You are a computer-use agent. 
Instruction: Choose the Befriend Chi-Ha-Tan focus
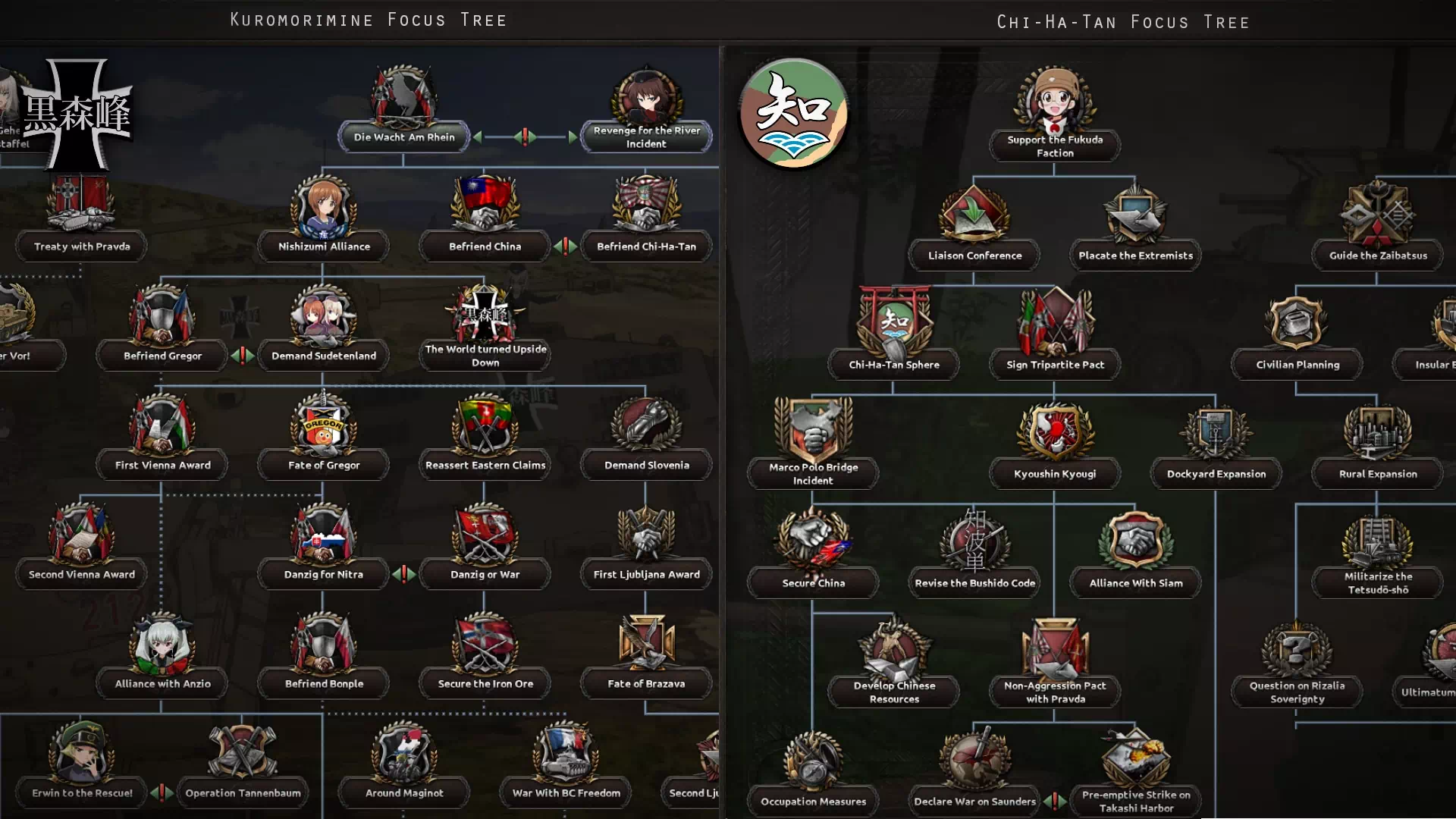pyautogui.click(x=646, y=246)
